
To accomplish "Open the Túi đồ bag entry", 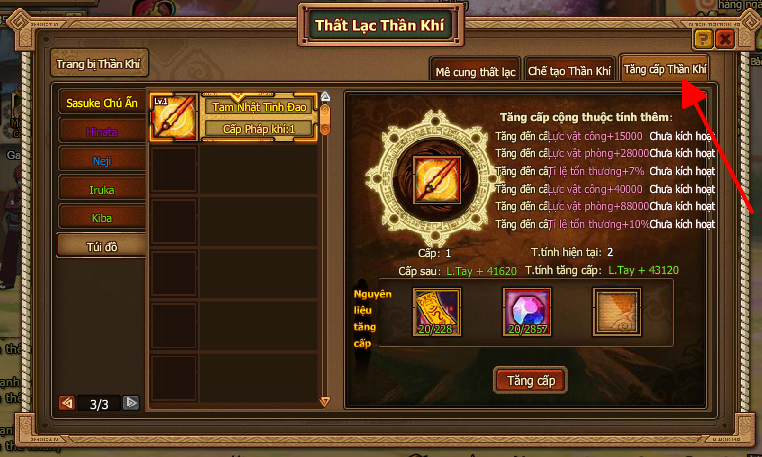I will (101, 245).
